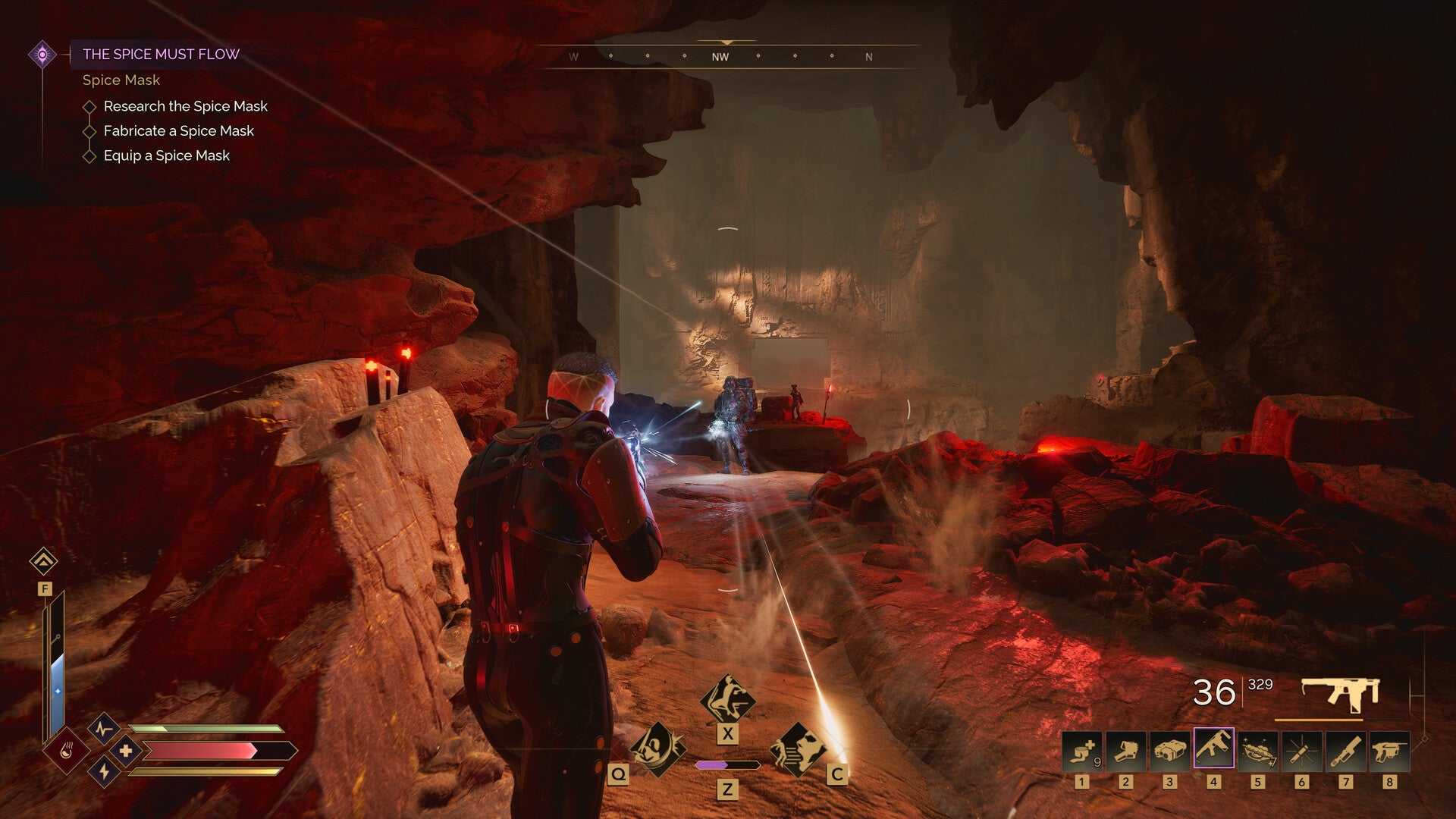Select the Fabricate a Spice Mask objective
The image size is (1456, 819).
click(x=178, y=131)
